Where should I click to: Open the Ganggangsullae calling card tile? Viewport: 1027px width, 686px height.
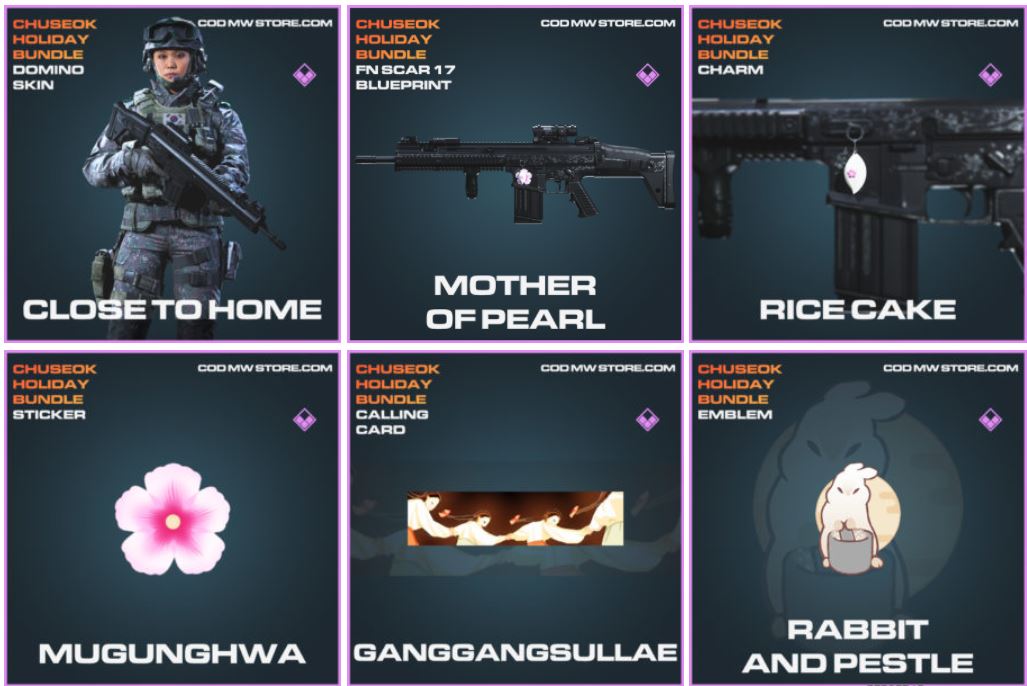tap(515, 517)
